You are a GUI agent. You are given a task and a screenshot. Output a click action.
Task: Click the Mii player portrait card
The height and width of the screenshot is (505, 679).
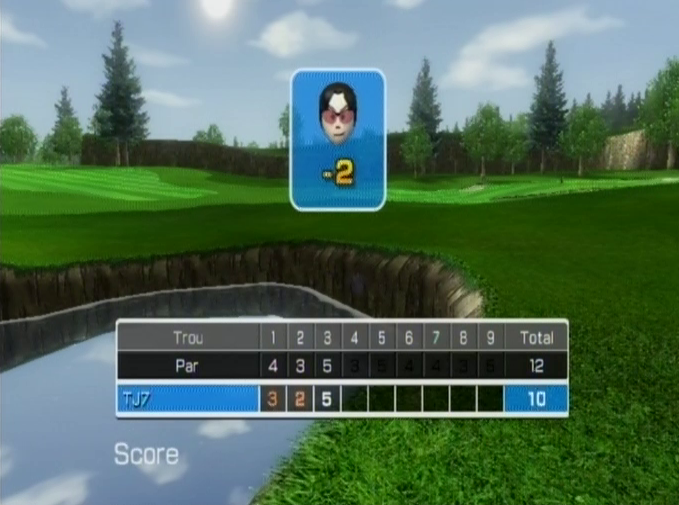pyautogui.click(x=338, y=139)
